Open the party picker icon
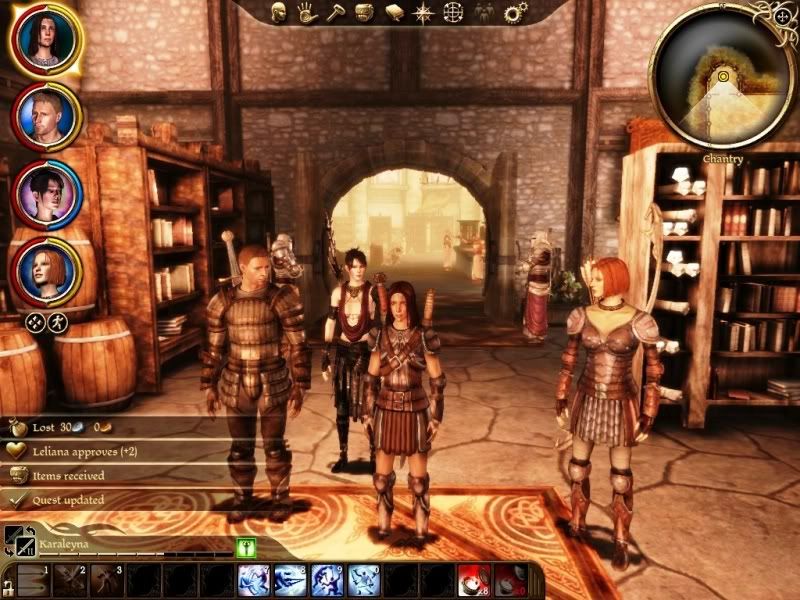This screenshot has height=600, width=800. tap(484, 13)
